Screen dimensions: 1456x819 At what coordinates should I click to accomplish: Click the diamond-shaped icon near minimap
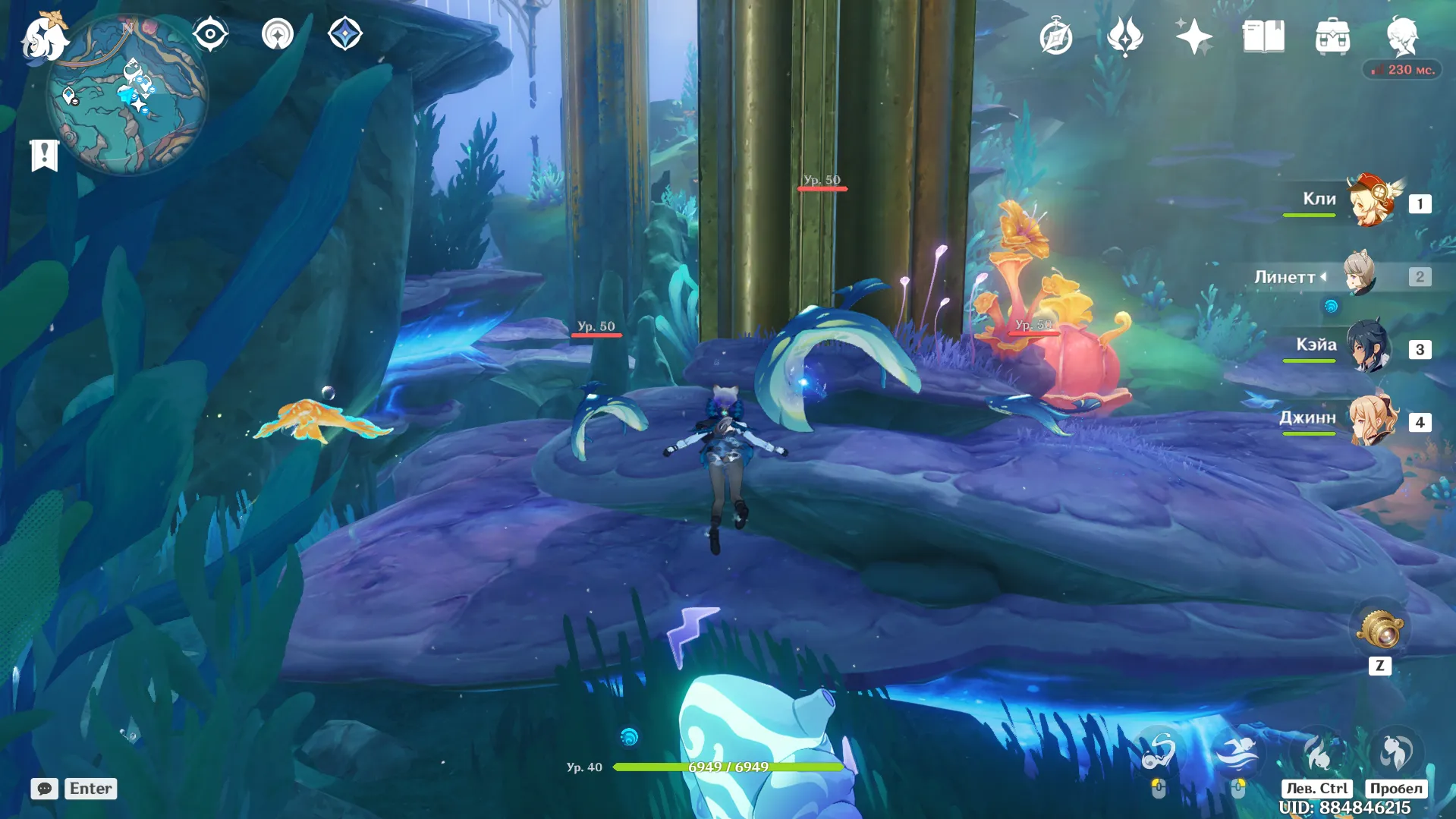coord(344,34)
